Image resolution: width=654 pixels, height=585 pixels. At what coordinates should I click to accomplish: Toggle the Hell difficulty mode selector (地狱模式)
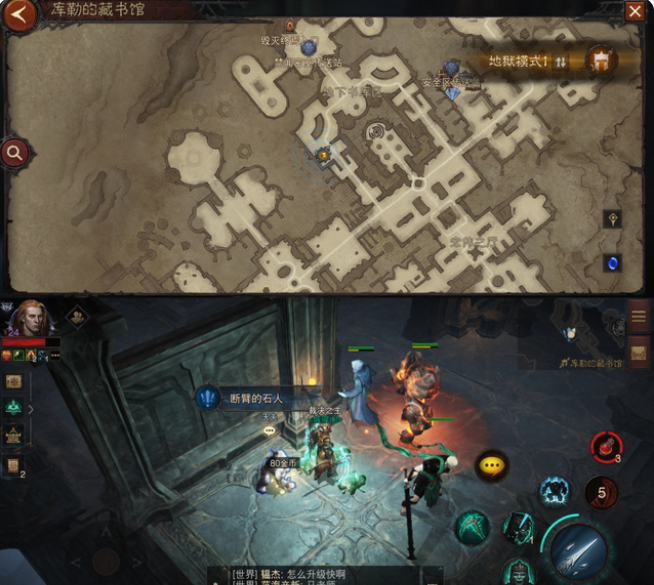(x=527, y=62)
